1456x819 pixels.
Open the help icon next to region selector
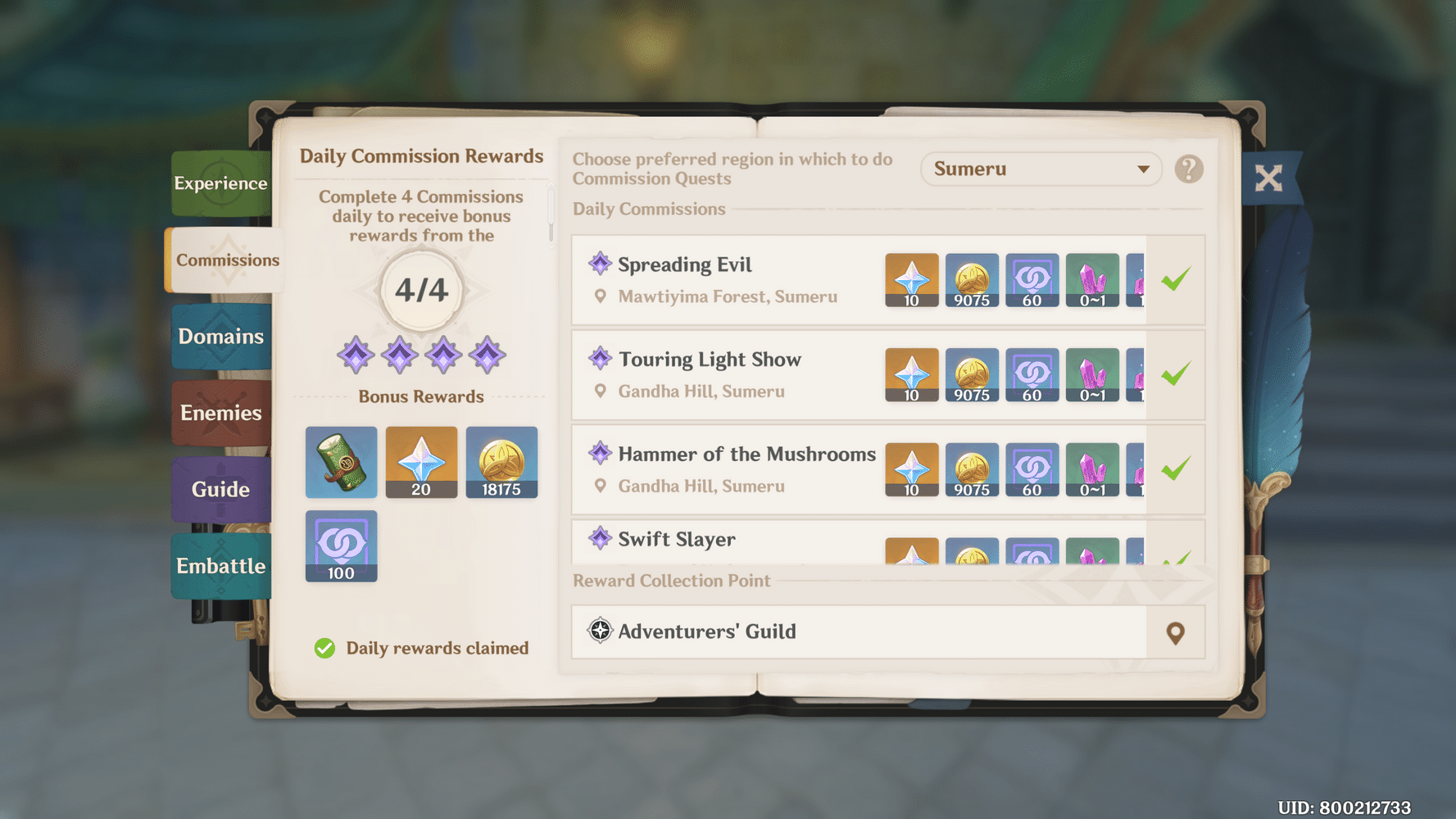[1188, 169]
